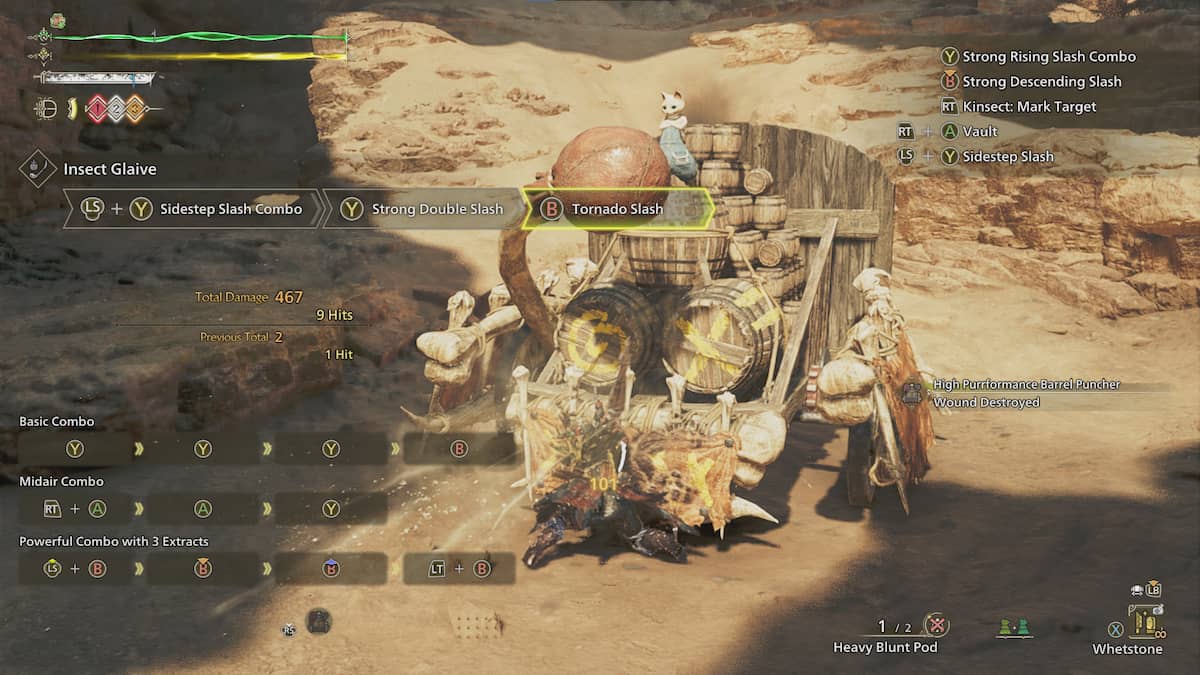Select the orange kinsect extract icon
Image resolution: width=1200 pixels, height=675 pixels.
(x=133, y=109)
